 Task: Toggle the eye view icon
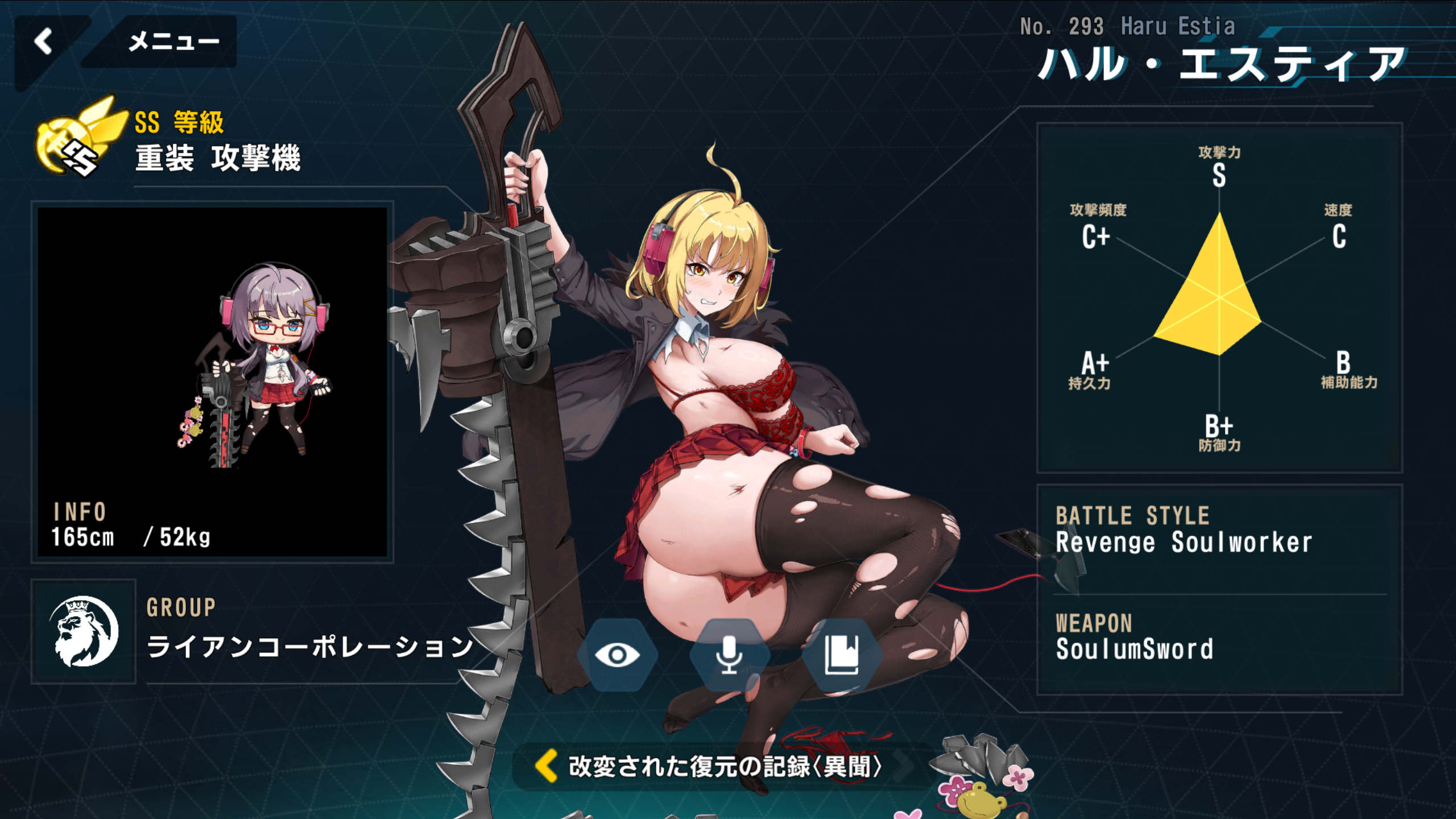coord(617,655)
